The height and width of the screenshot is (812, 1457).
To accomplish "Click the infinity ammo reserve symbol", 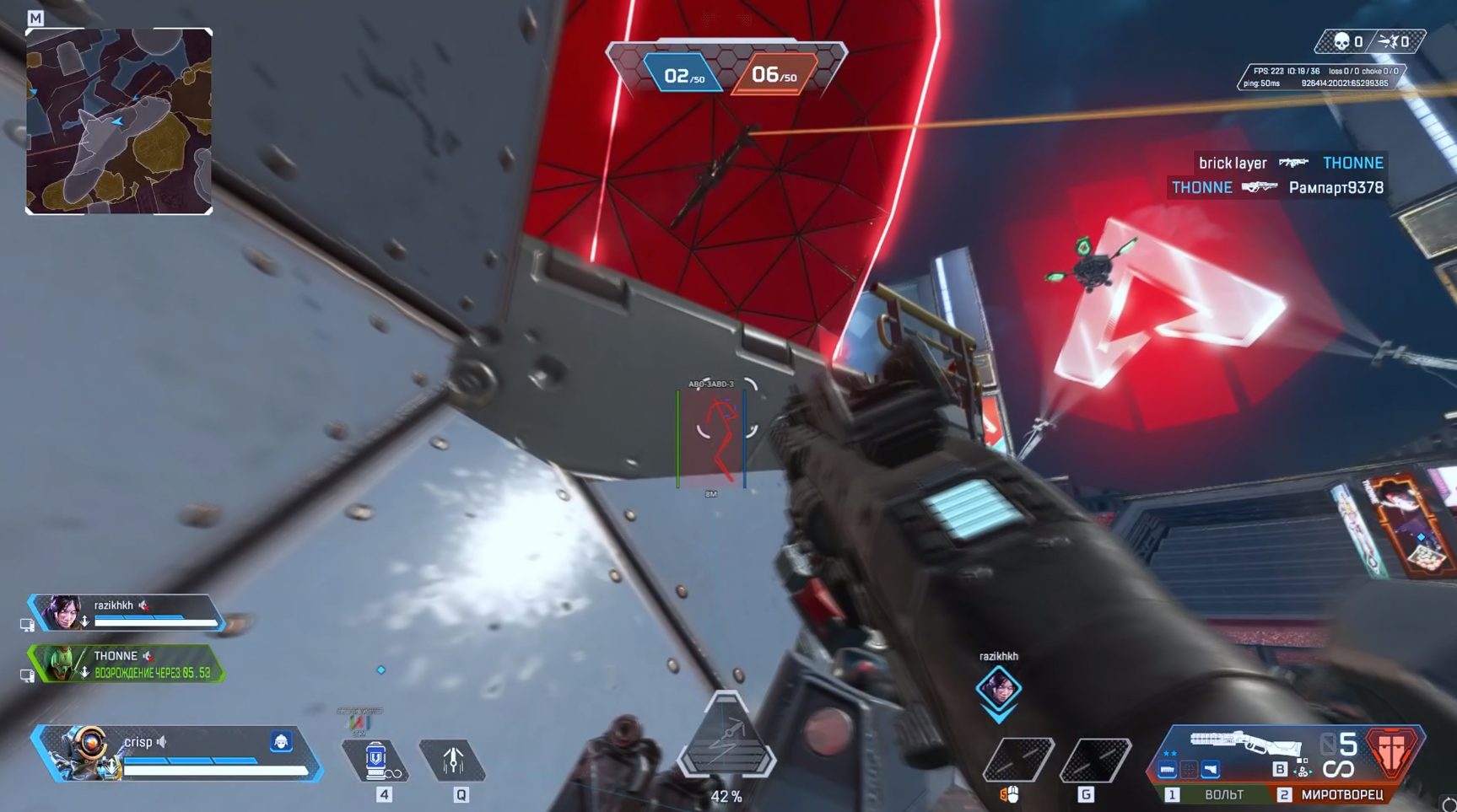I will 1339,768.
